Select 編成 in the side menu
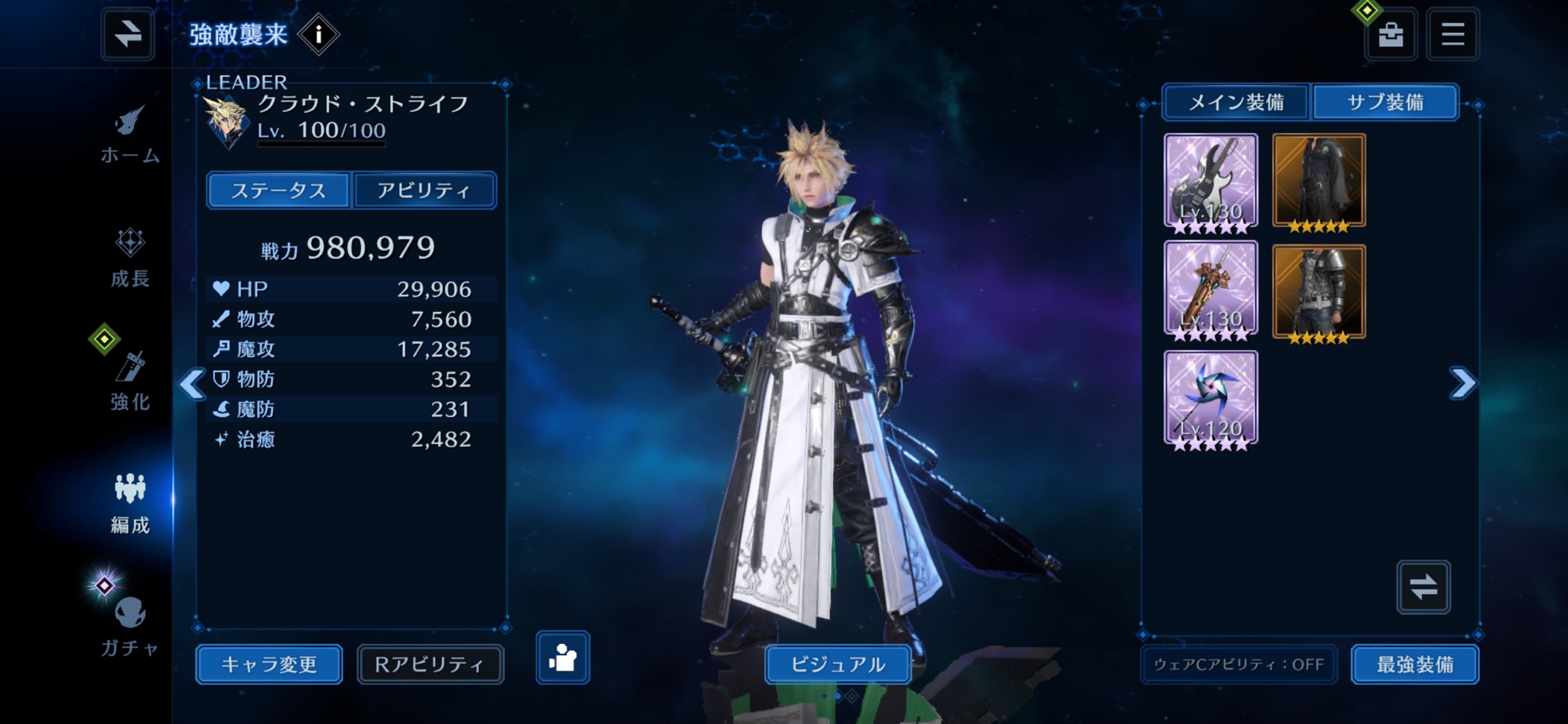This screenshot has height=724, width=1568. click(130, 504)
